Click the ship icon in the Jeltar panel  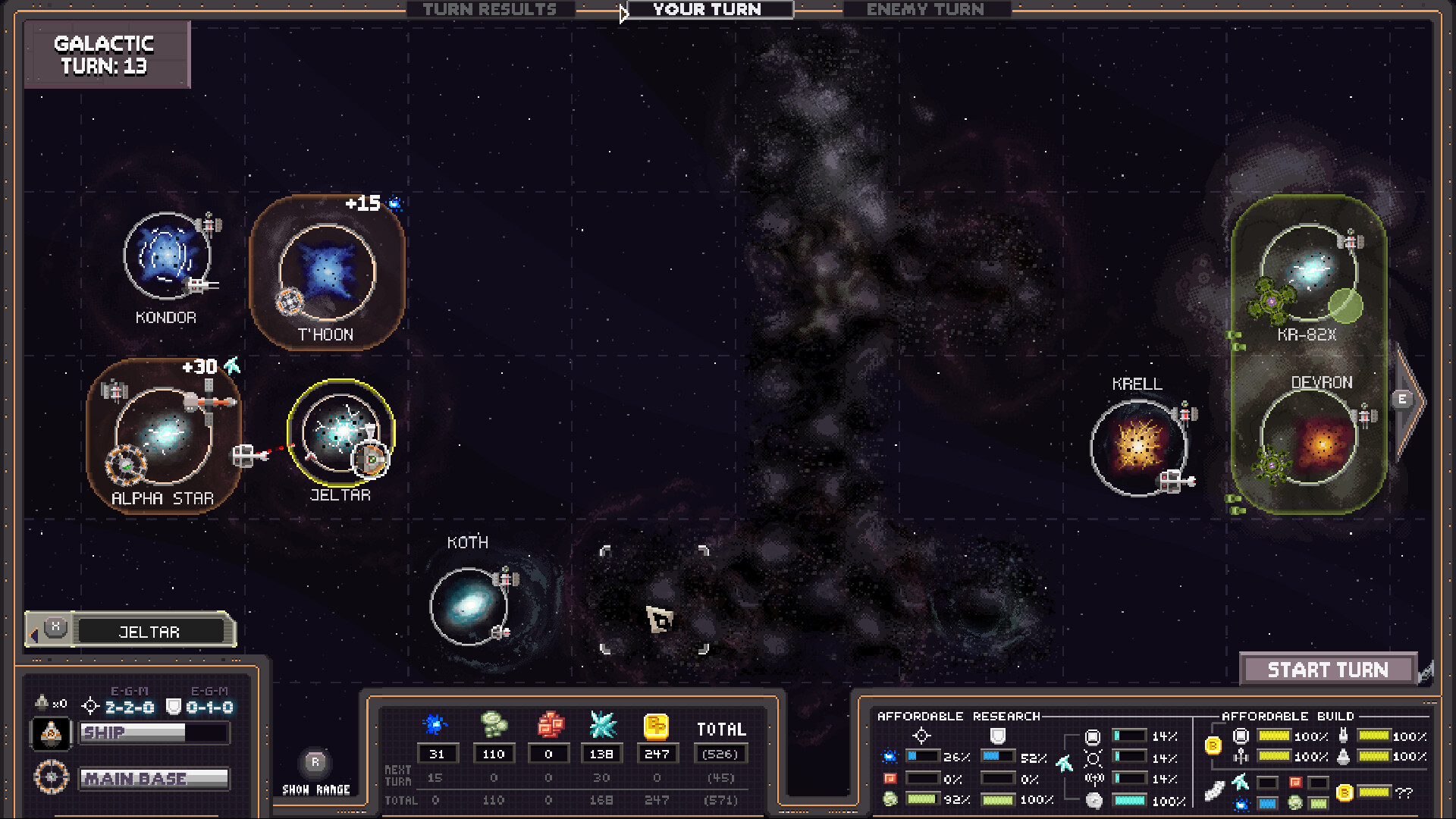click(51, 733)
